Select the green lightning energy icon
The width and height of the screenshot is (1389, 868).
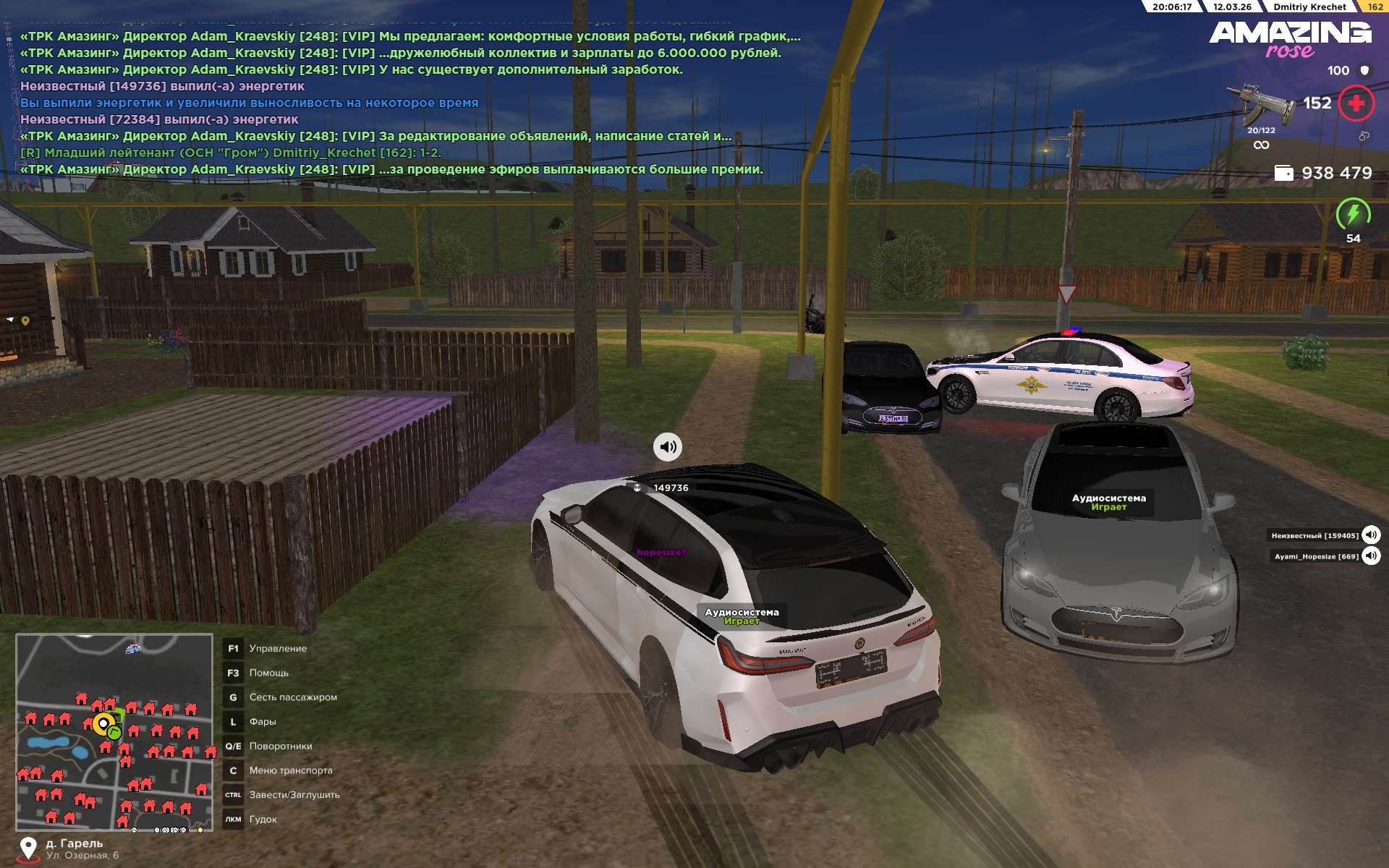pos(1353,214)
